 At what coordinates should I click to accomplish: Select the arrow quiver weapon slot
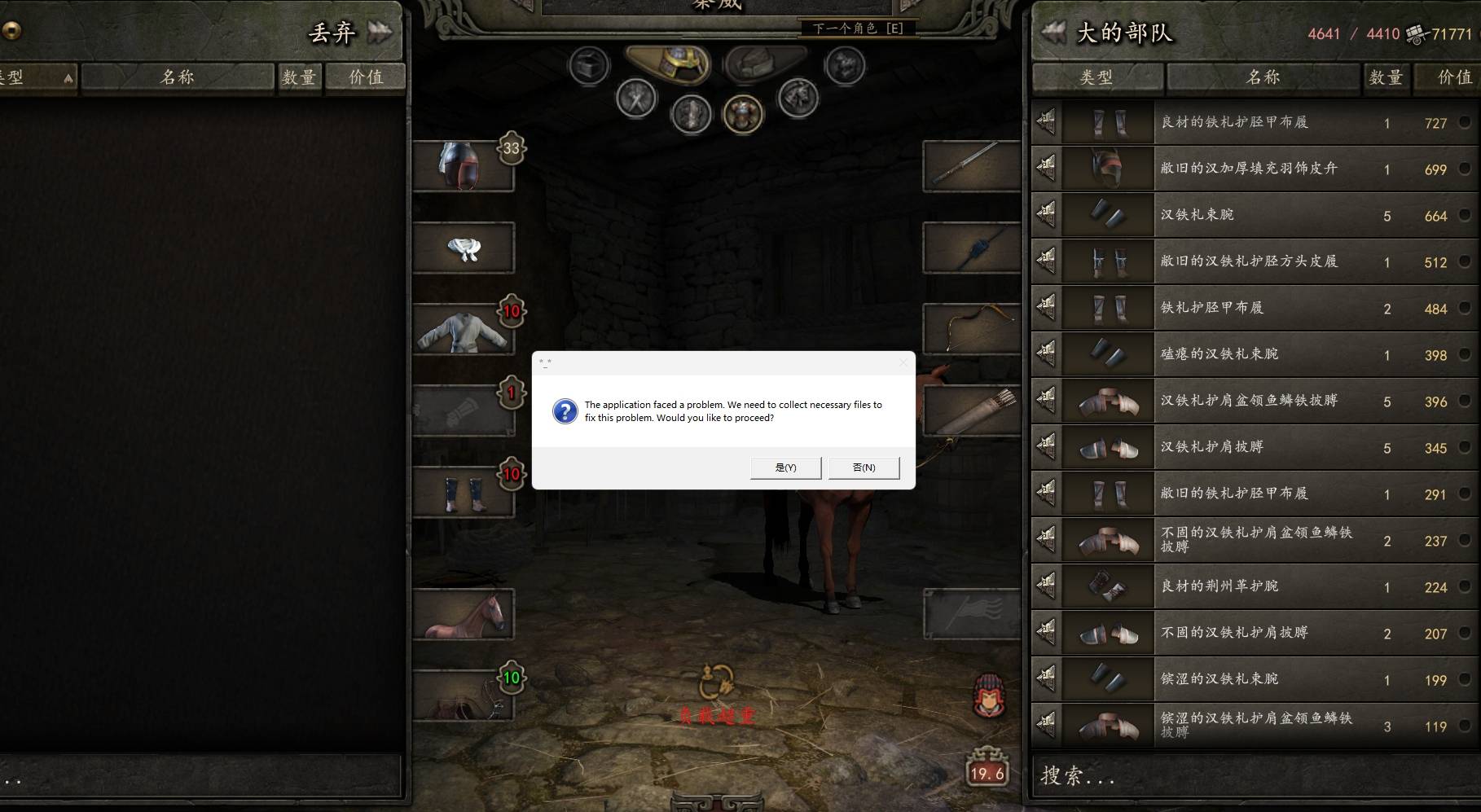point(971,410)
